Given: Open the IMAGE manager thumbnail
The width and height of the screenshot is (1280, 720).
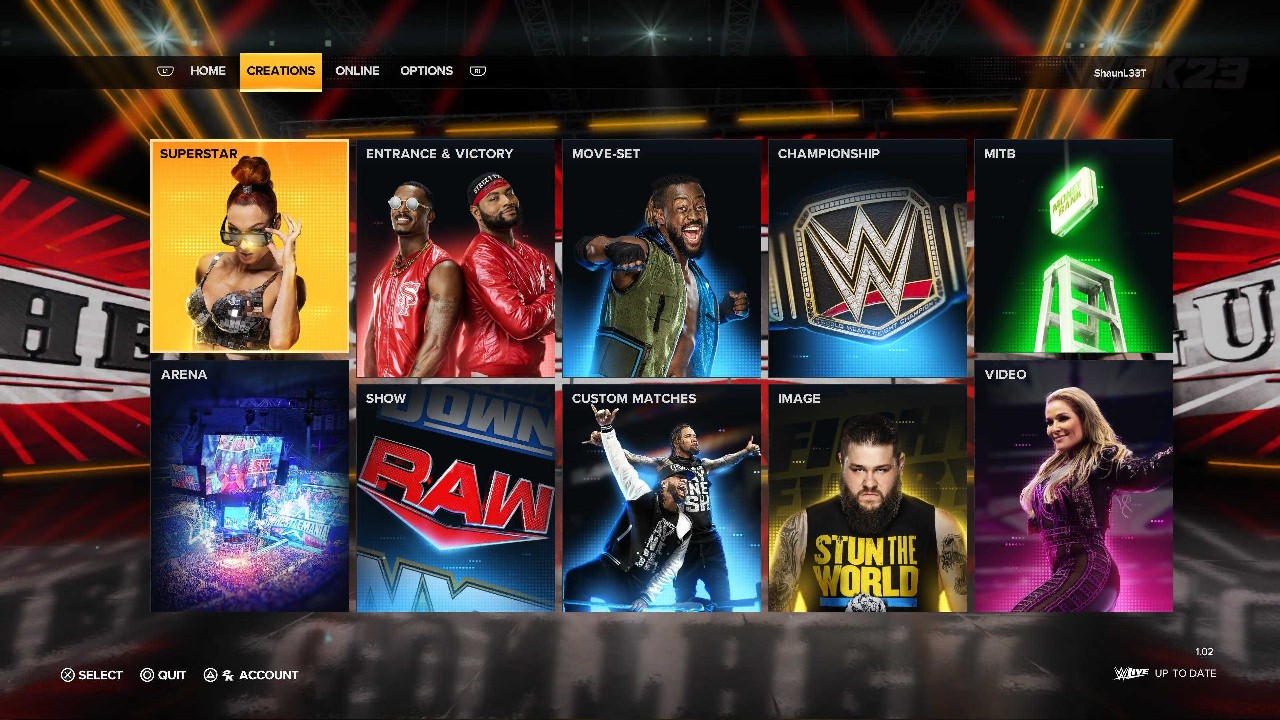Looking at the screenshot, I should (x=868, y=500).
